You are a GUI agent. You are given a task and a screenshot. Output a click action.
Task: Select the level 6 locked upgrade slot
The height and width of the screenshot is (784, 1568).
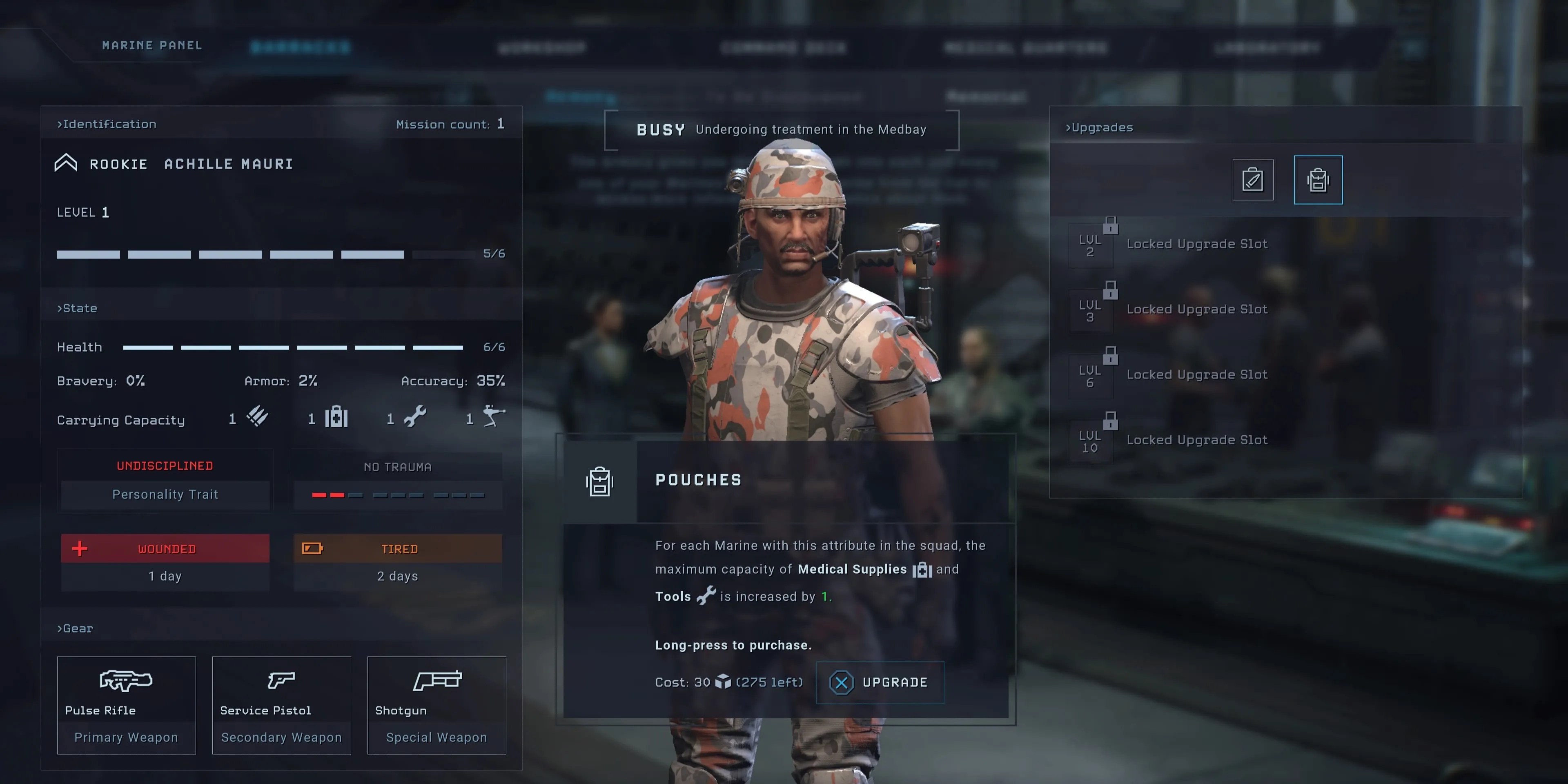point(1196,375)
